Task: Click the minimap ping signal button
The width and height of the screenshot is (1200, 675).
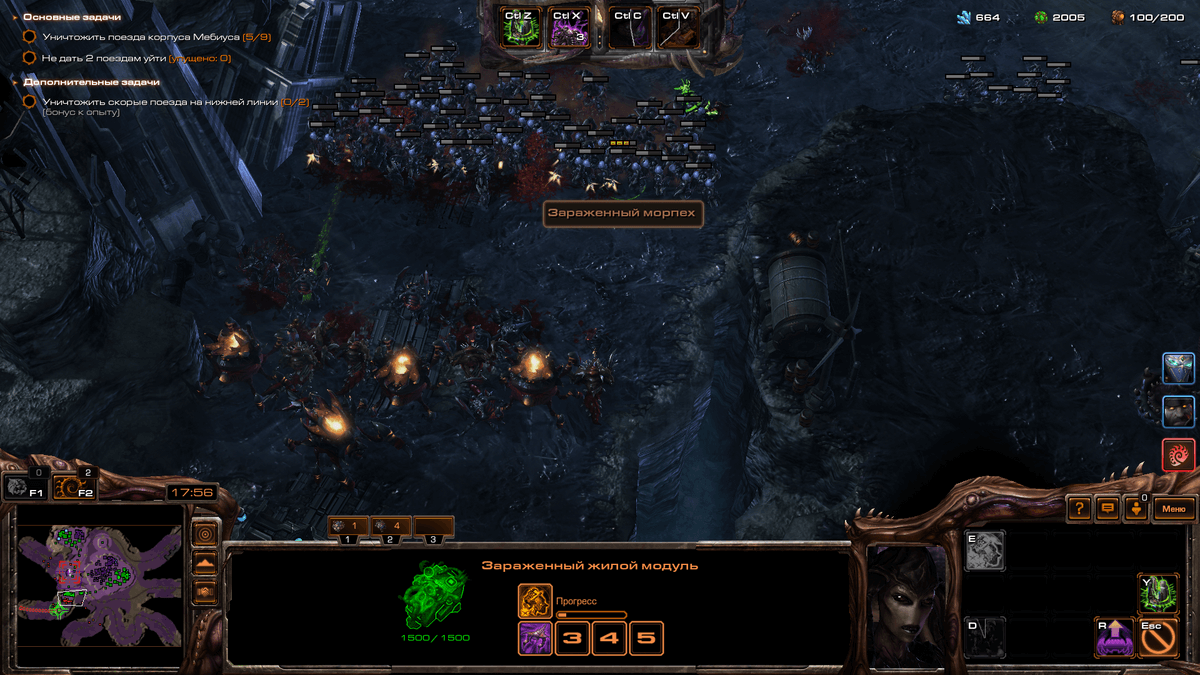Action: click(x=205, y=533)
